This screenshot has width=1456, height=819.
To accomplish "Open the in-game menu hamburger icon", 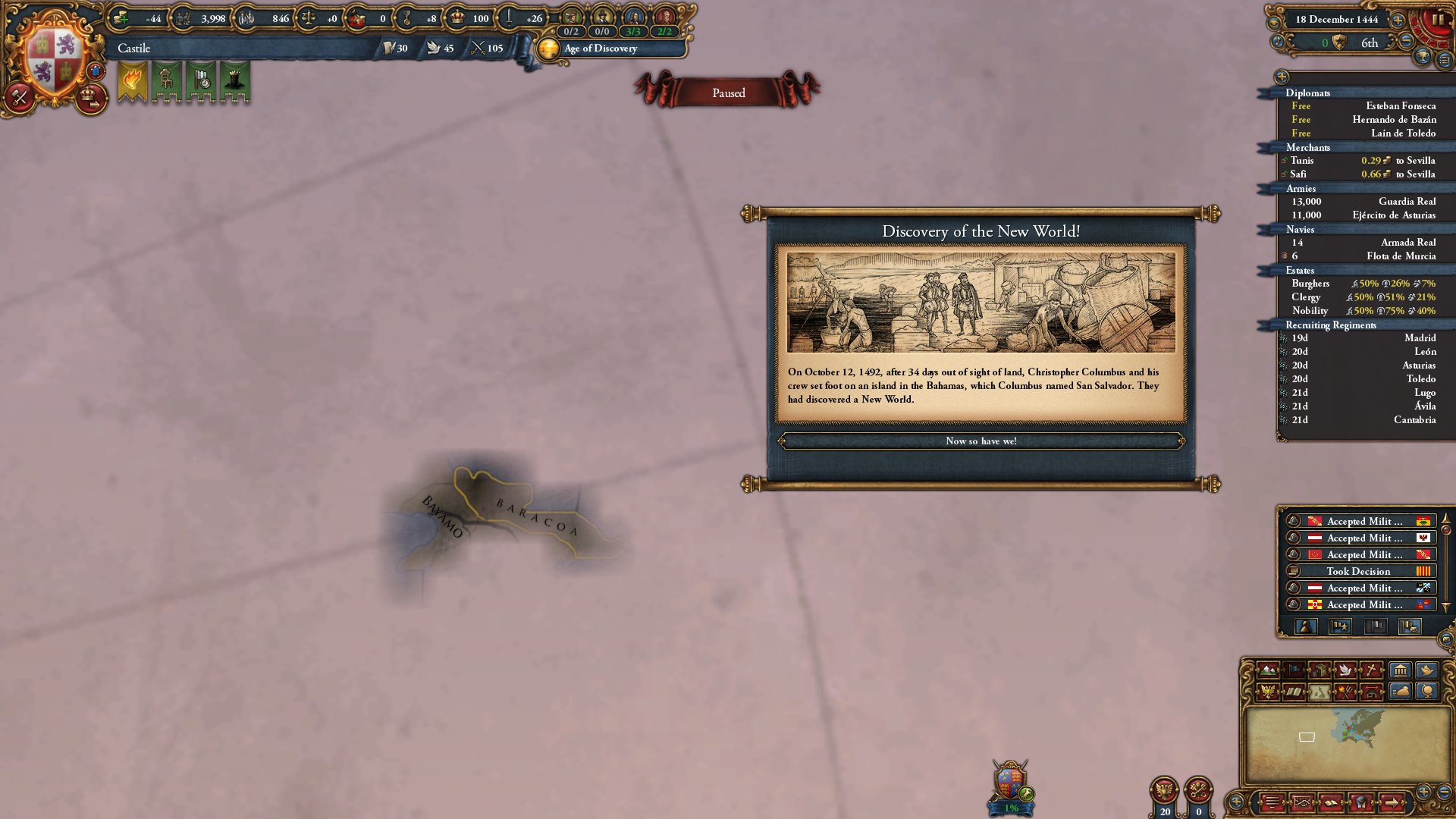I will pos(1272,803).
